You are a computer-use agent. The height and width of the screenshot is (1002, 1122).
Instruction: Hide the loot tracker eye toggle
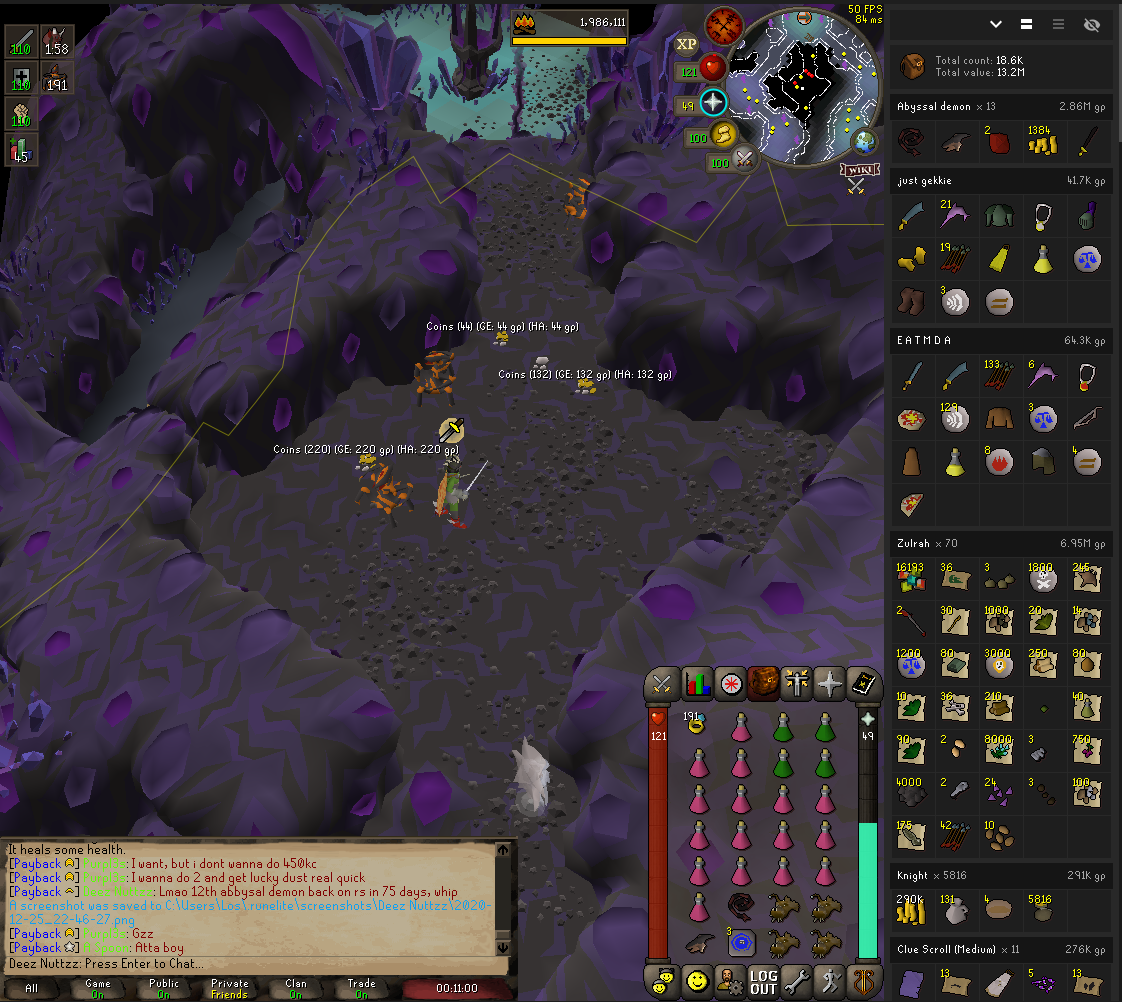tap(1091, 24)
